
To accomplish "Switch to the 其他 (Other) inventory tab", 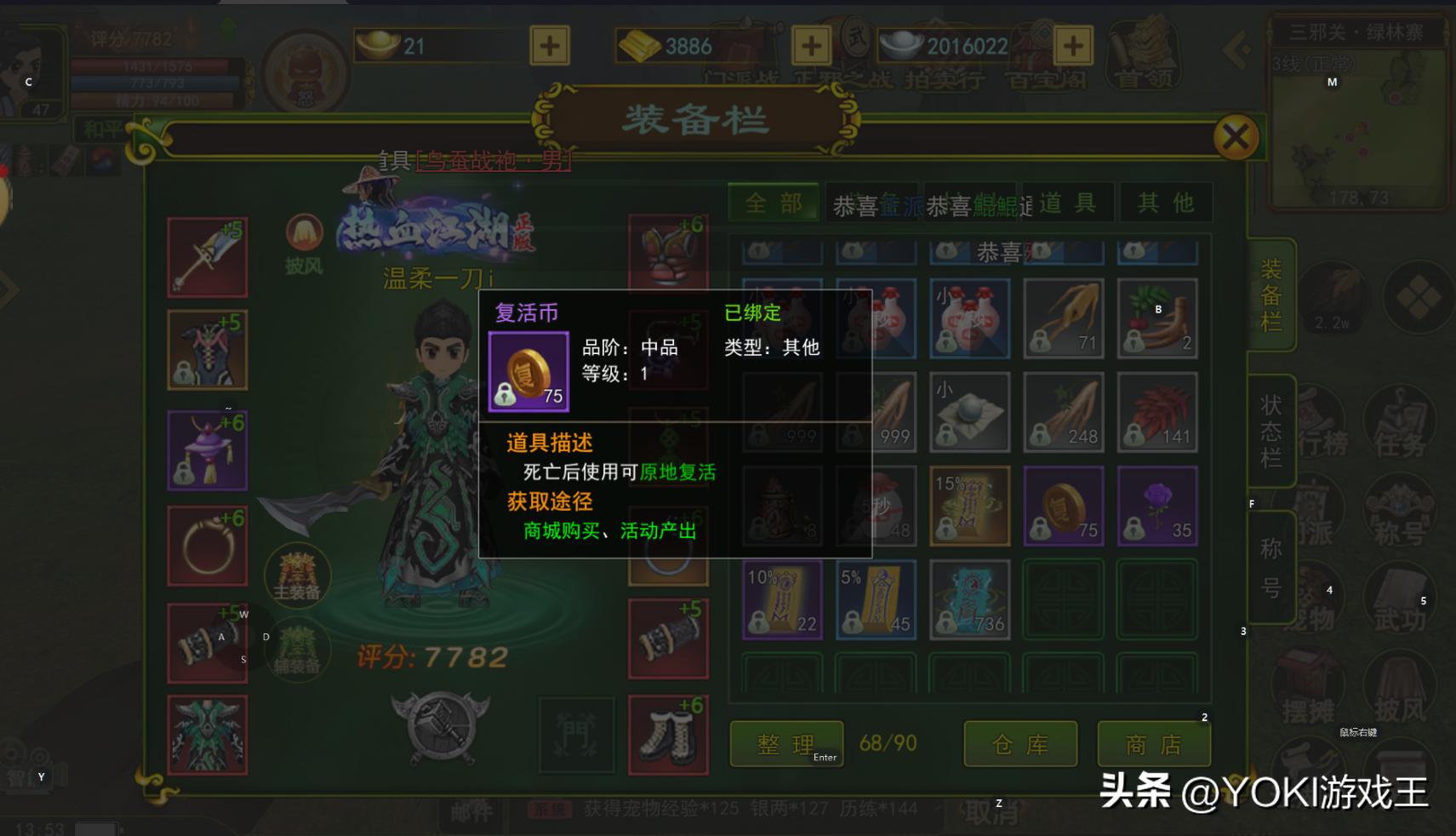I will tap(1166, 202).
